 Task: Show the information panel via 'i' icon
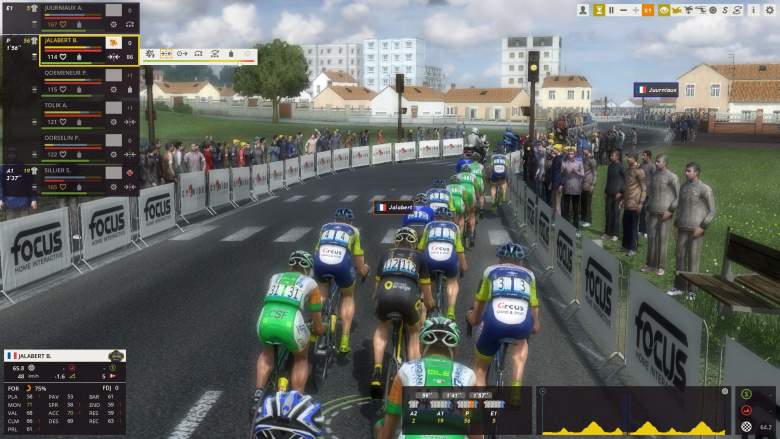pyautogui.click(x=754, y=10)
